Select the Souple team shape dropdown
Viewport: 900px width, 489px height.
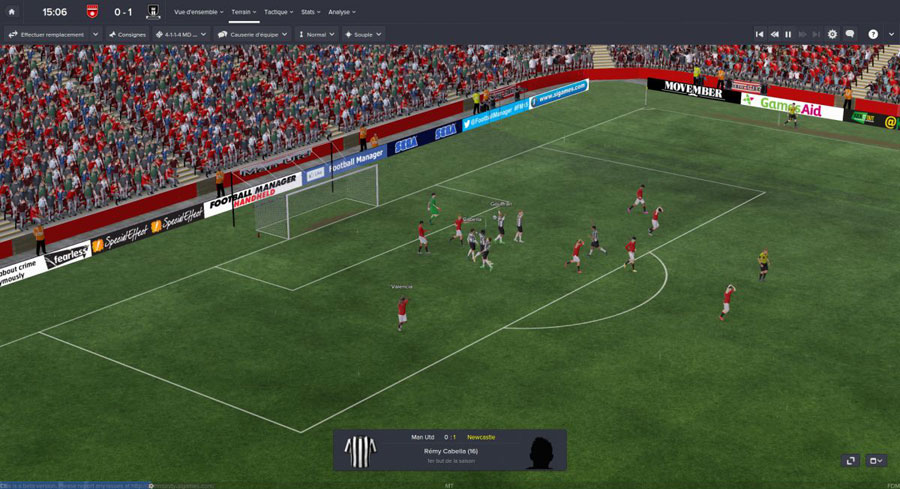coord(363,34)
